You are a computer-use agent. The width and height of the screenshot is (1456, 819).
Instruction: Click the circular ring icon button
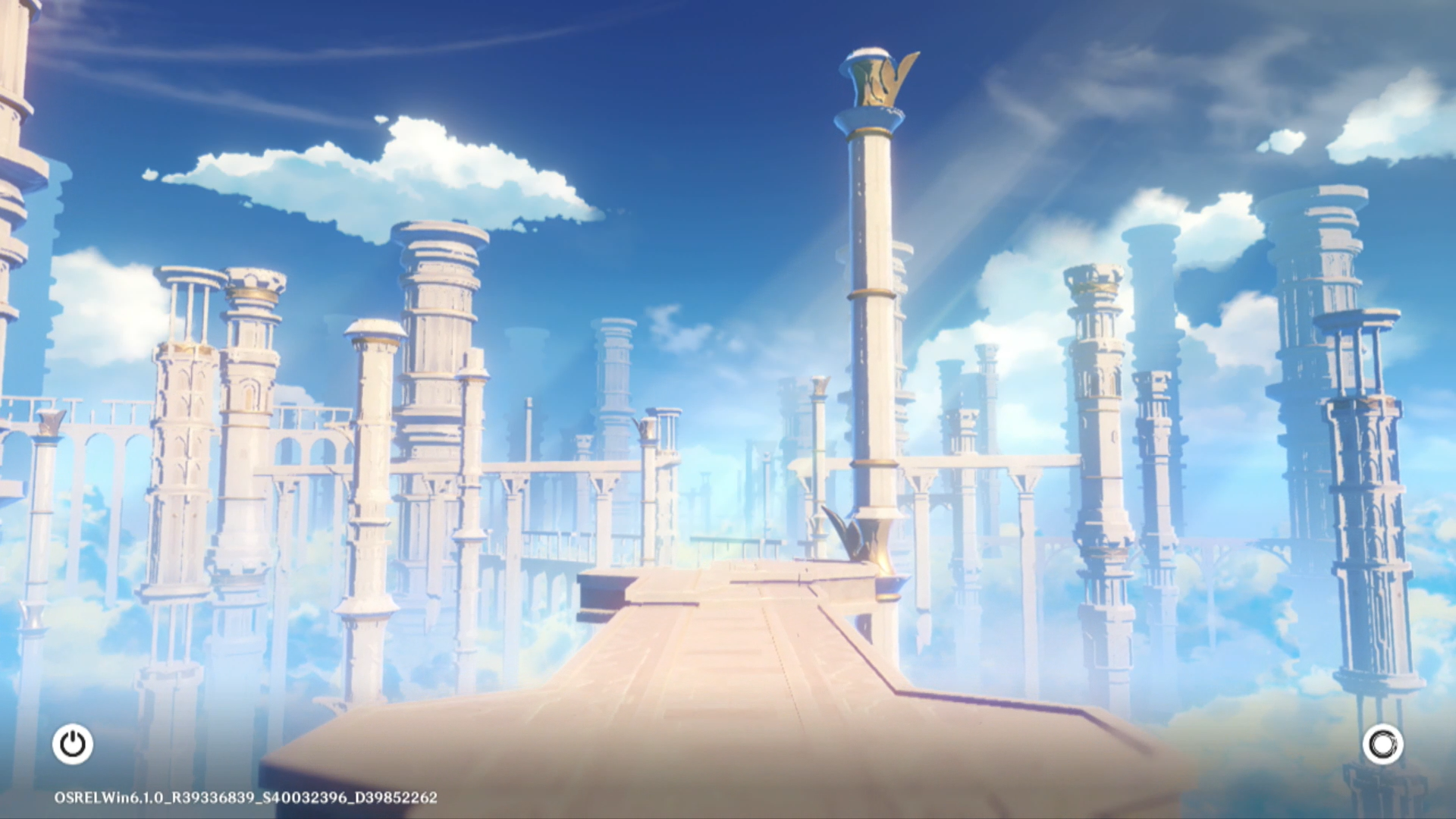click(1382, 744)
